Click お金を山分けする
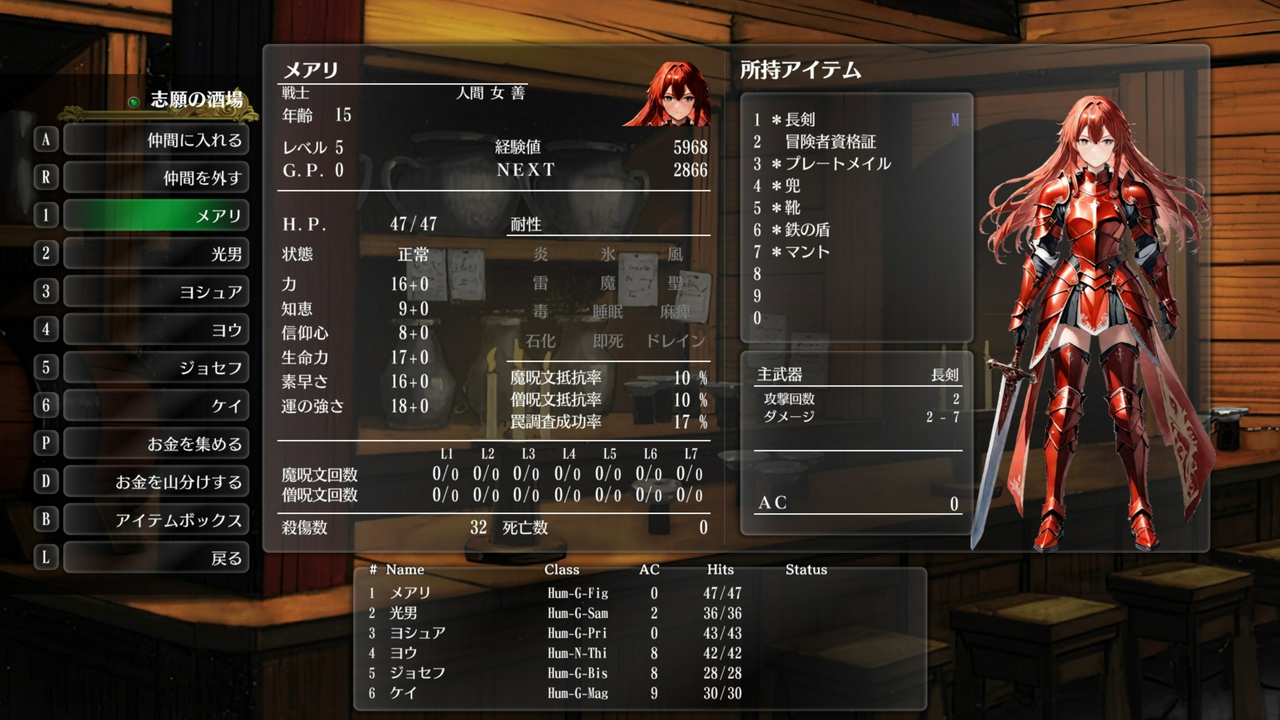1280x720 pixels. pos(156,481)
